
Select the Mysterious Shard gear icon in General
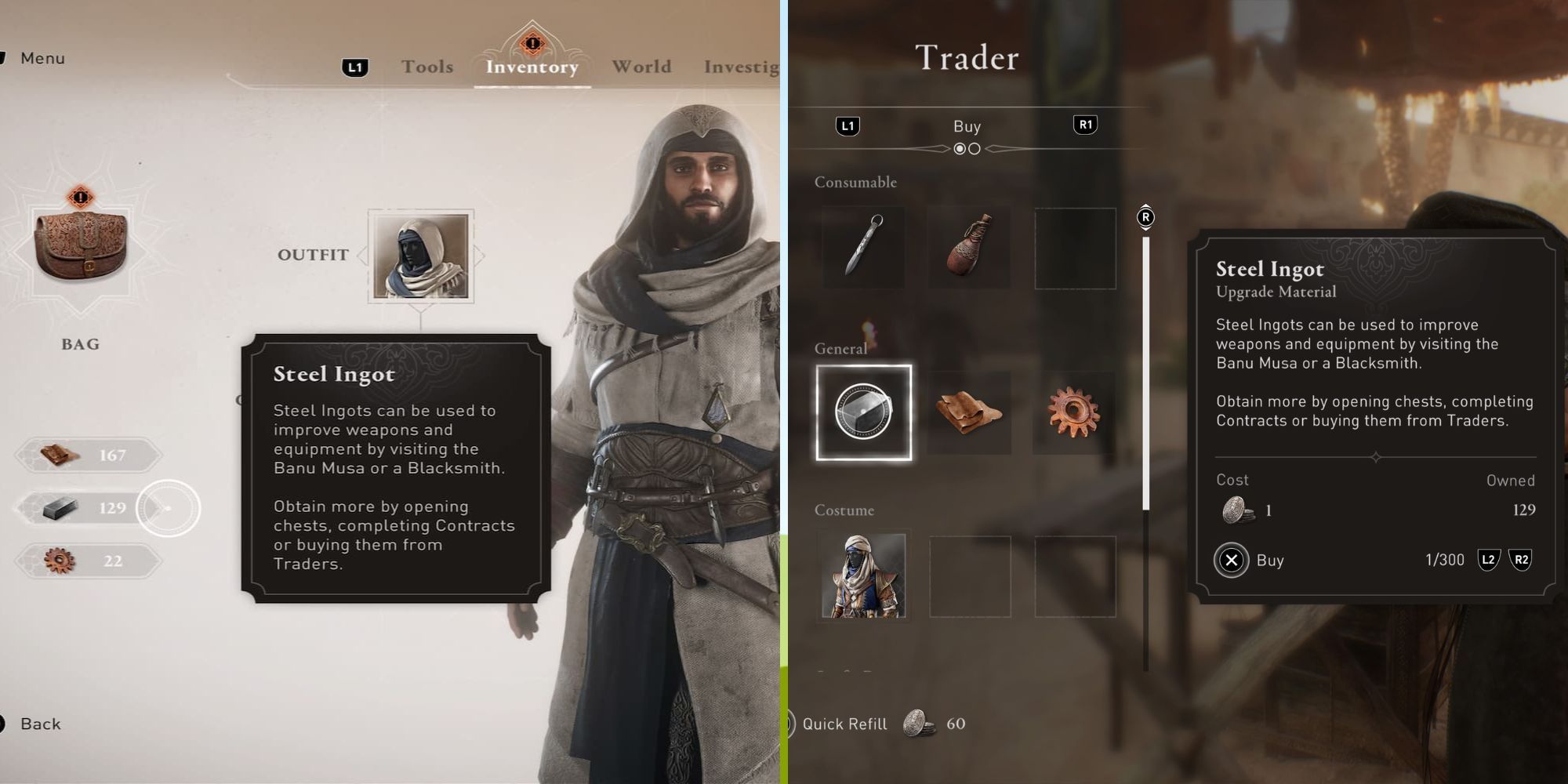(x=1075, y=413)
